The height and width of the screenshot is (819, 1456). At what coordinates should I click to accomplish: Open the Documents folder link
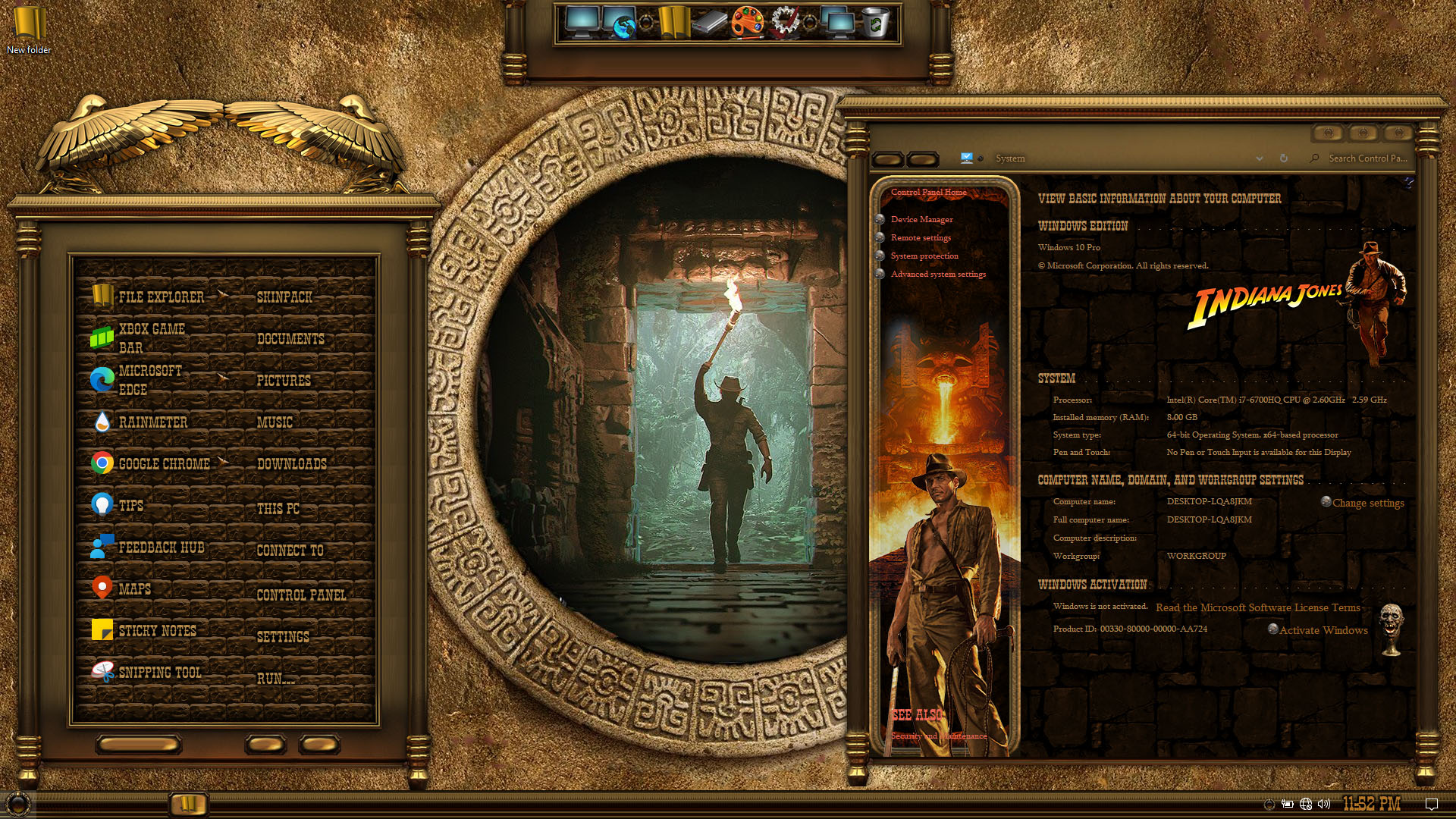coord(290,339)
